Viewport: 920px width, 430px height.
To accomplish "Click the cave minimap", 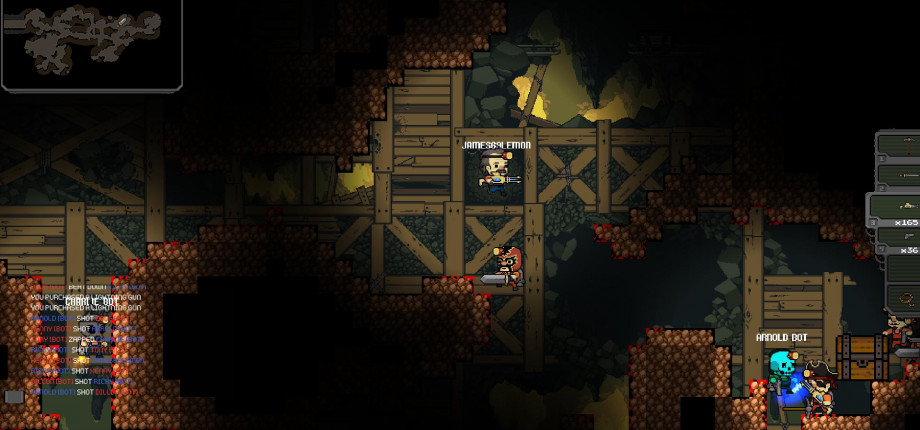I will (91, 44).
